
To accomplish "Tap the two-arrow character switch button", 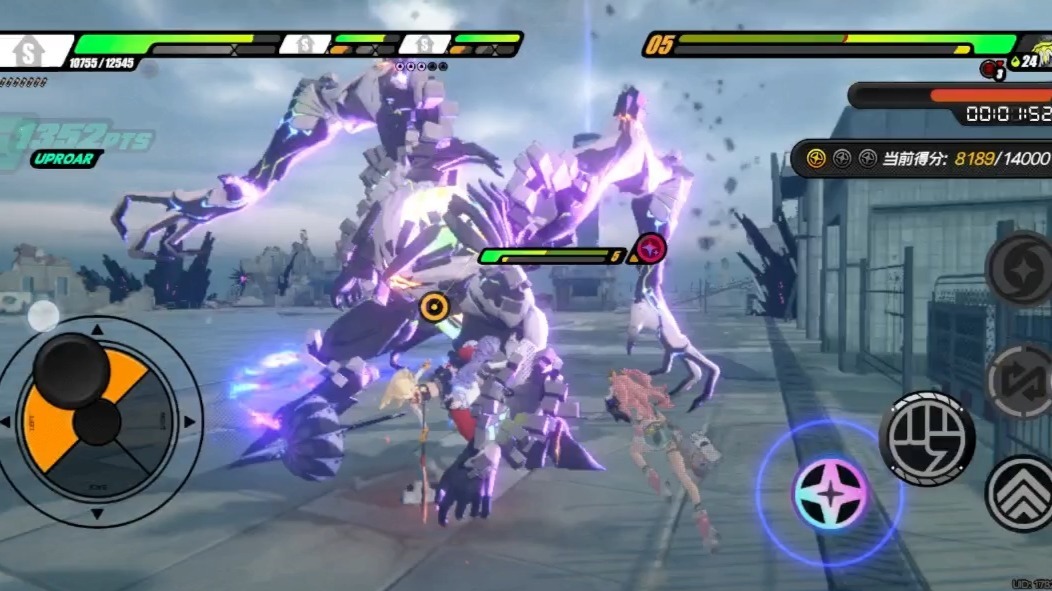I will tap(1020, 381).
